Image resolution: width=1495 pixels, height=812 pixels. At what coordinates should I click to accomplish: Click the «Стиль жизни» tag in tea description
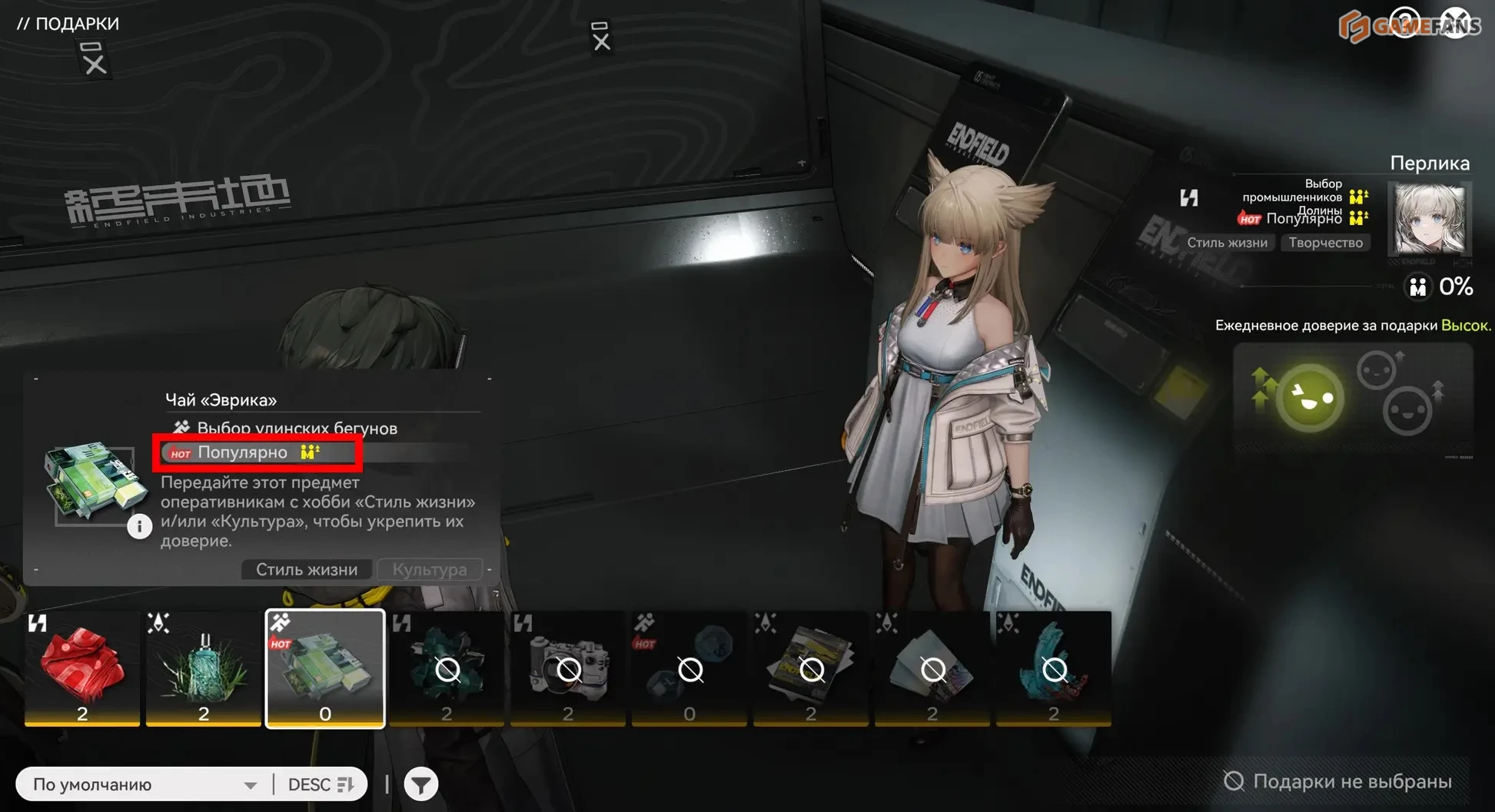coord(307,569)
